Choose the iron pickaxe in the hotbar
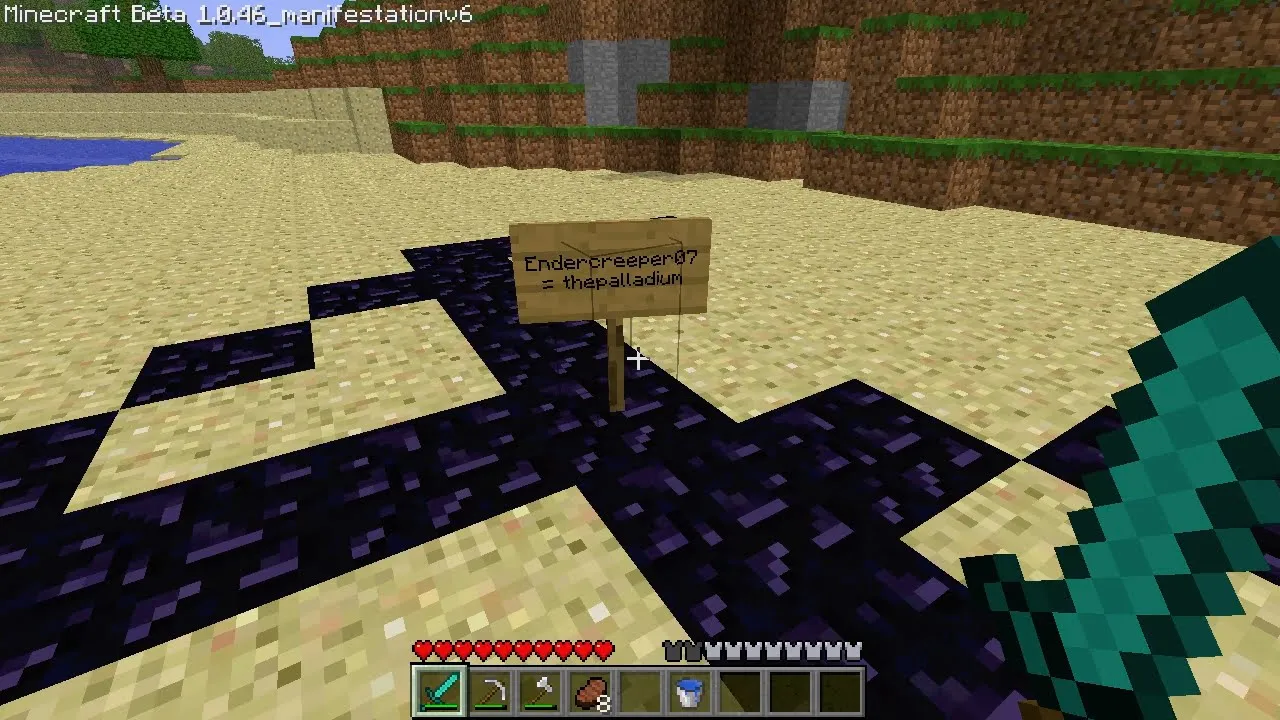Viewport: 1280px width, 720px height. click(x=490, y=691)
